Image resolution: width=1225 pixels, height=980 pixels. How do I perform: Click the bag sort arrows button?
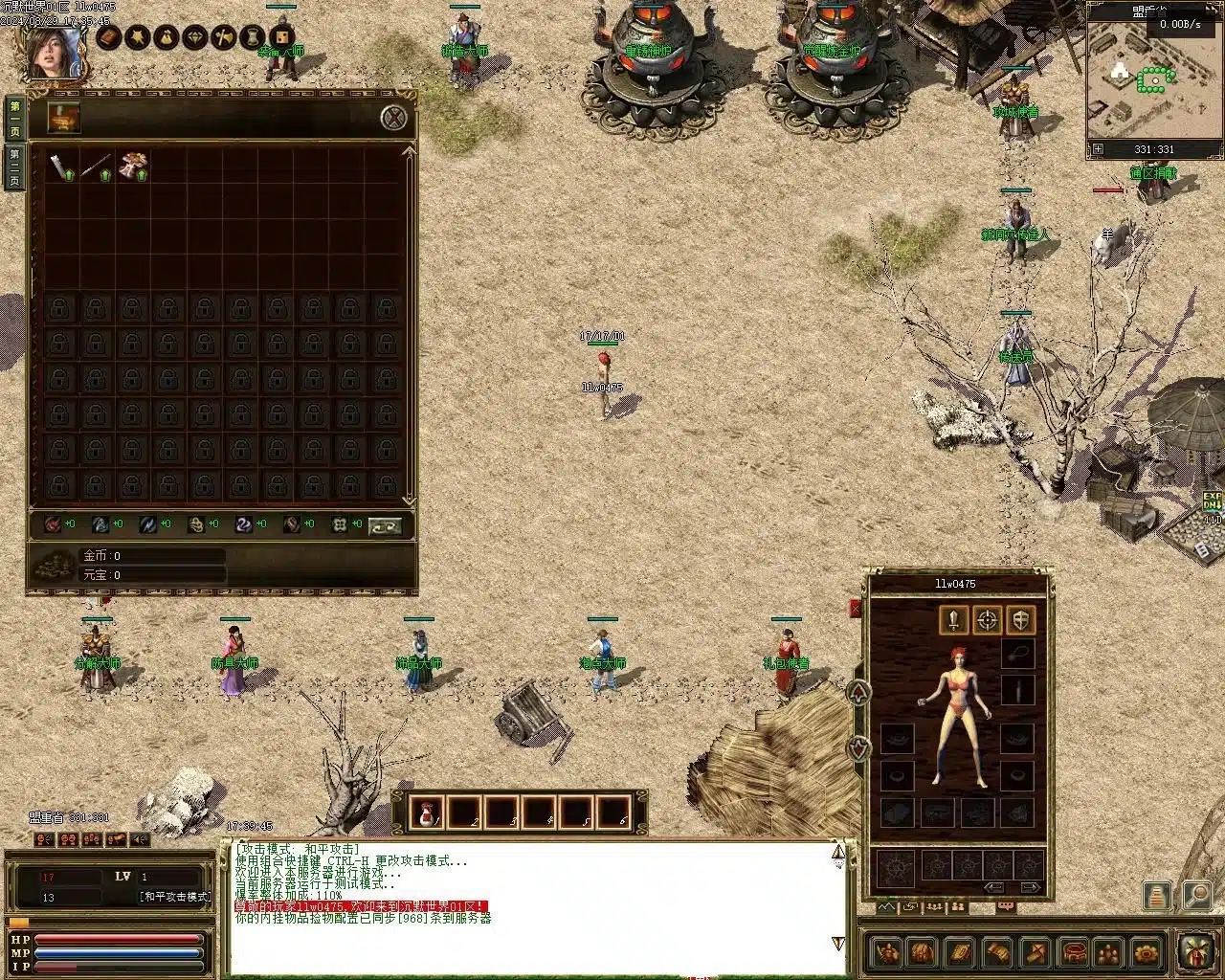385,525
